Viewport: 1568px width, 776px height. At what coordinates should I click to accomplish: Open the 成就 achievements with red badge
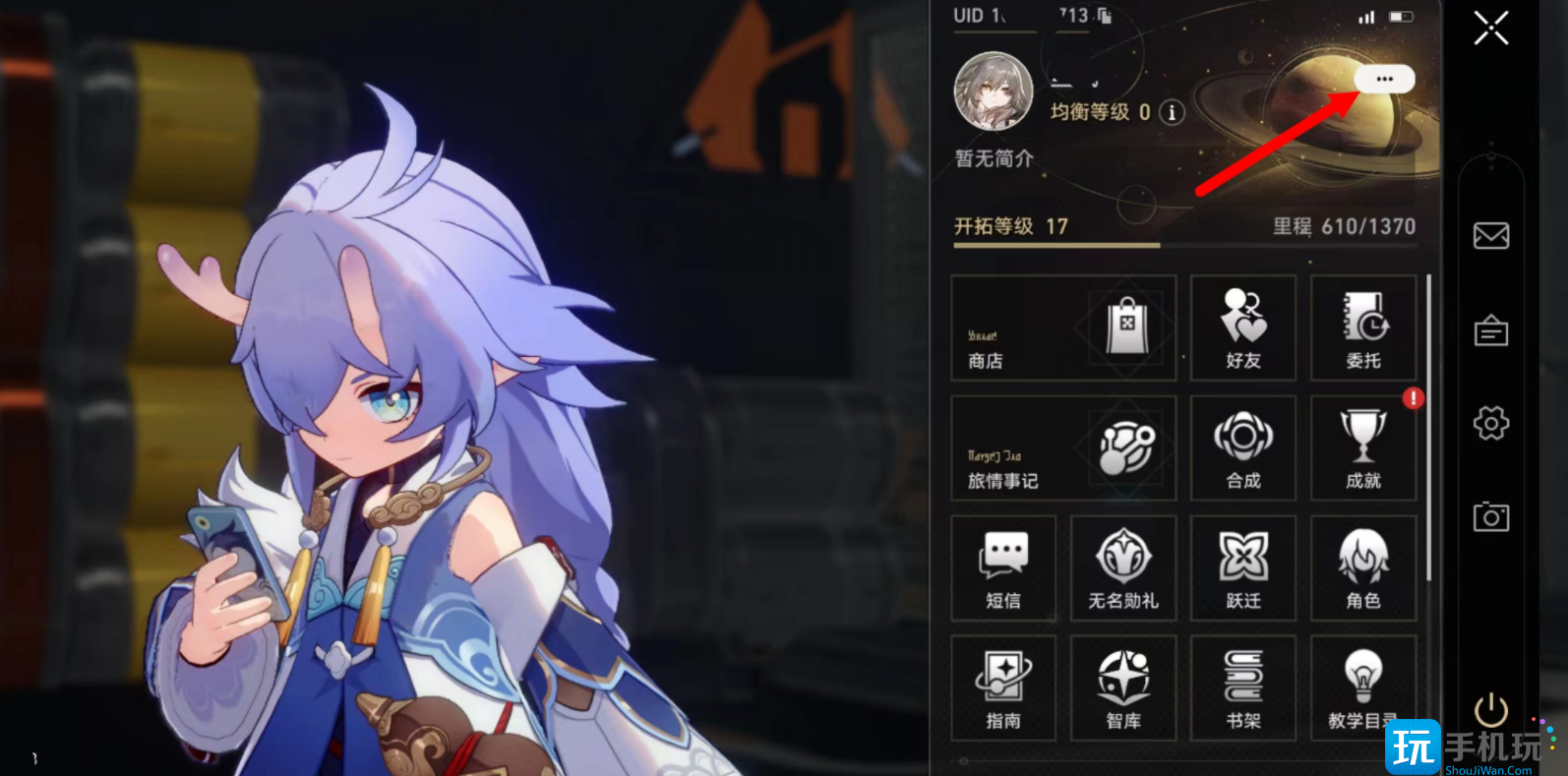[x=1362, y=448]
